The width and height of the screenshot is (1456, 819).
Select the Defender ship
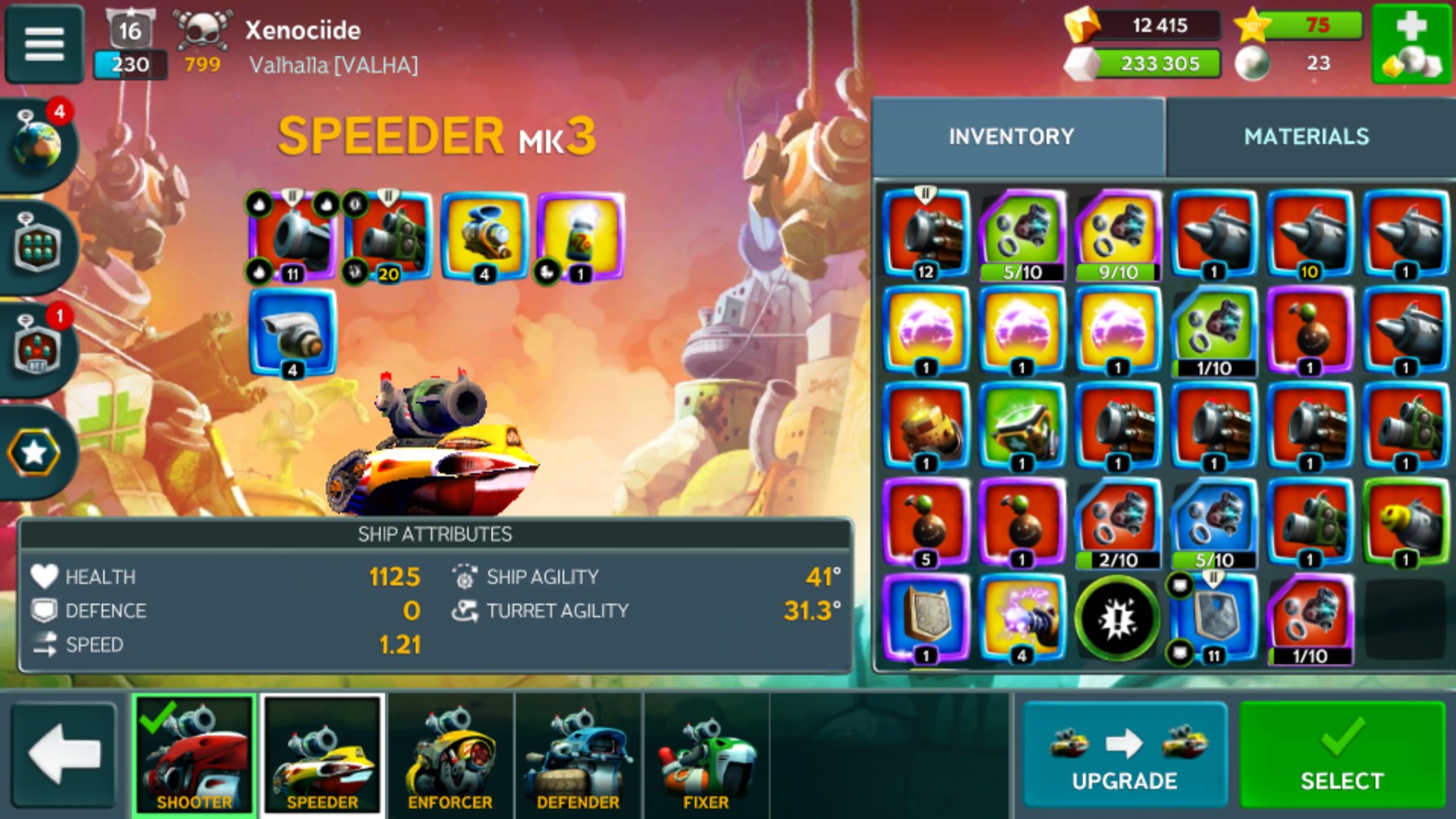(x=578, y=755)
